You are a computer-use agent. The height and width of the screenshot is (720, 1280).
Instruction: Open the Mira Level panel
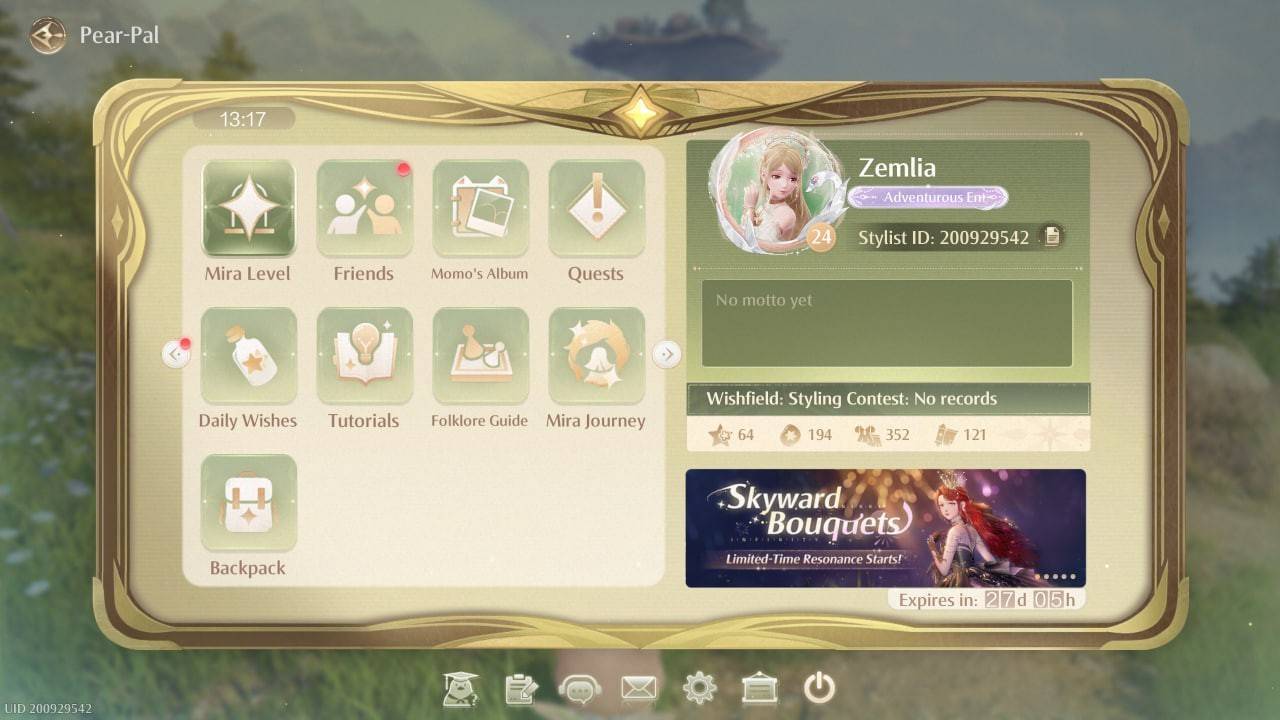(247, 207)
